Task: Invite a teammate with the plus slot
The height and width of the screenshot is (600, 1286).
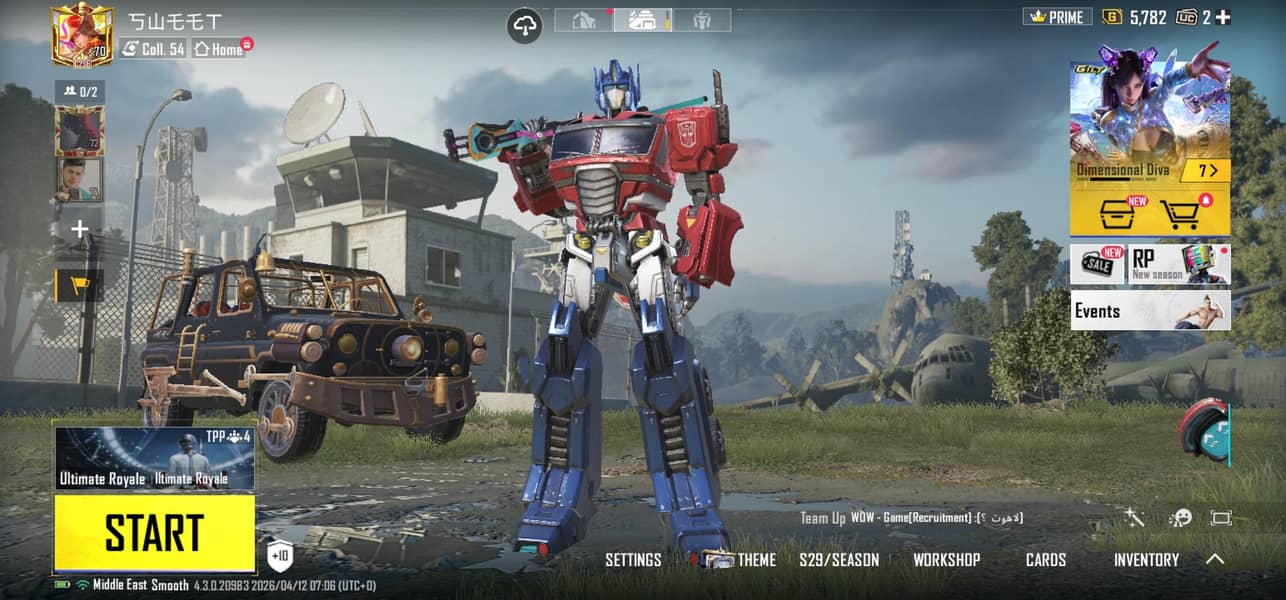Action: [79, 229]
